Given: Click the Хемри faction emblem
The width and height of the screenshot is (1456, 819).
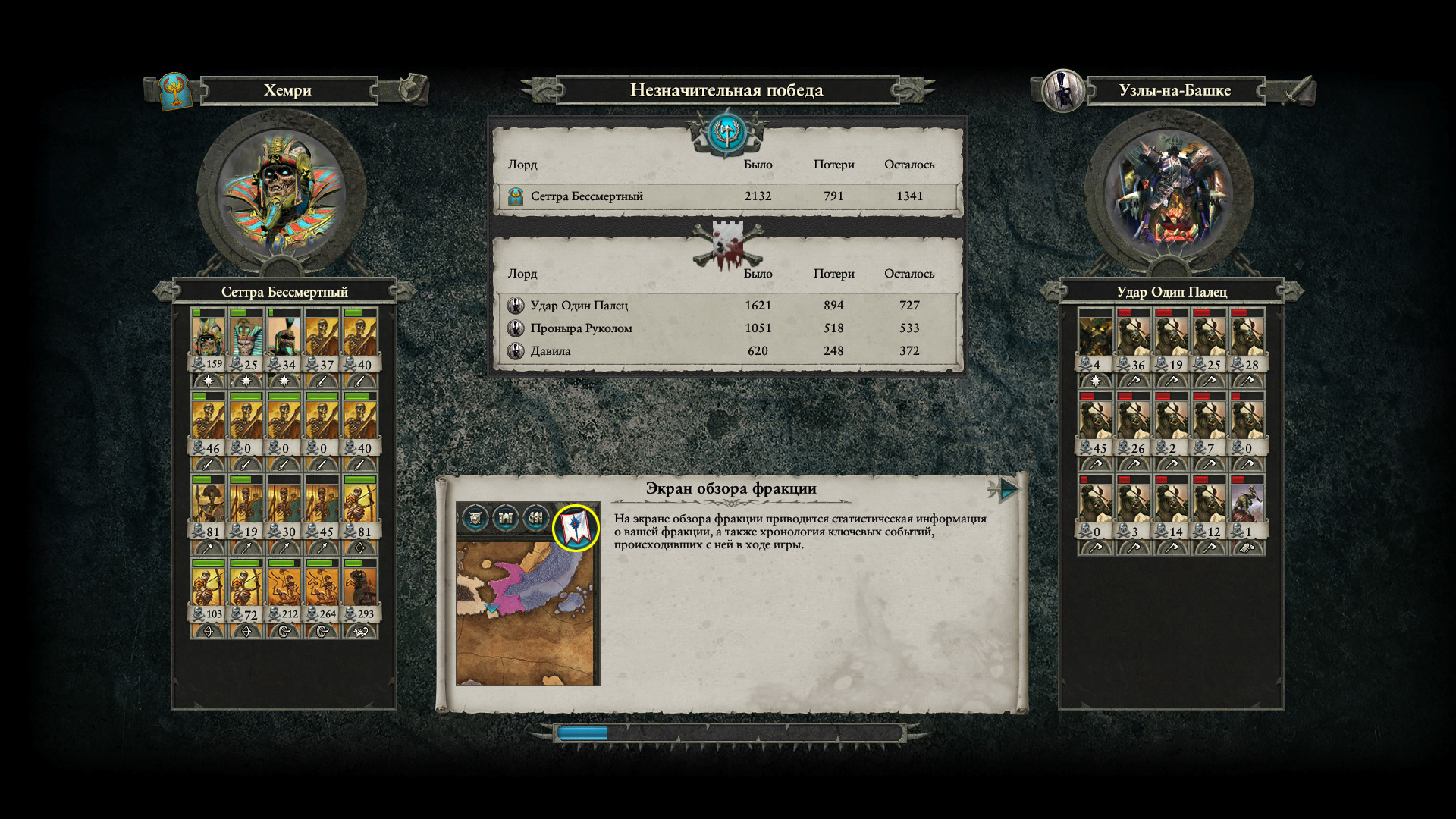Looking at the screenshot, I should 175,91.
